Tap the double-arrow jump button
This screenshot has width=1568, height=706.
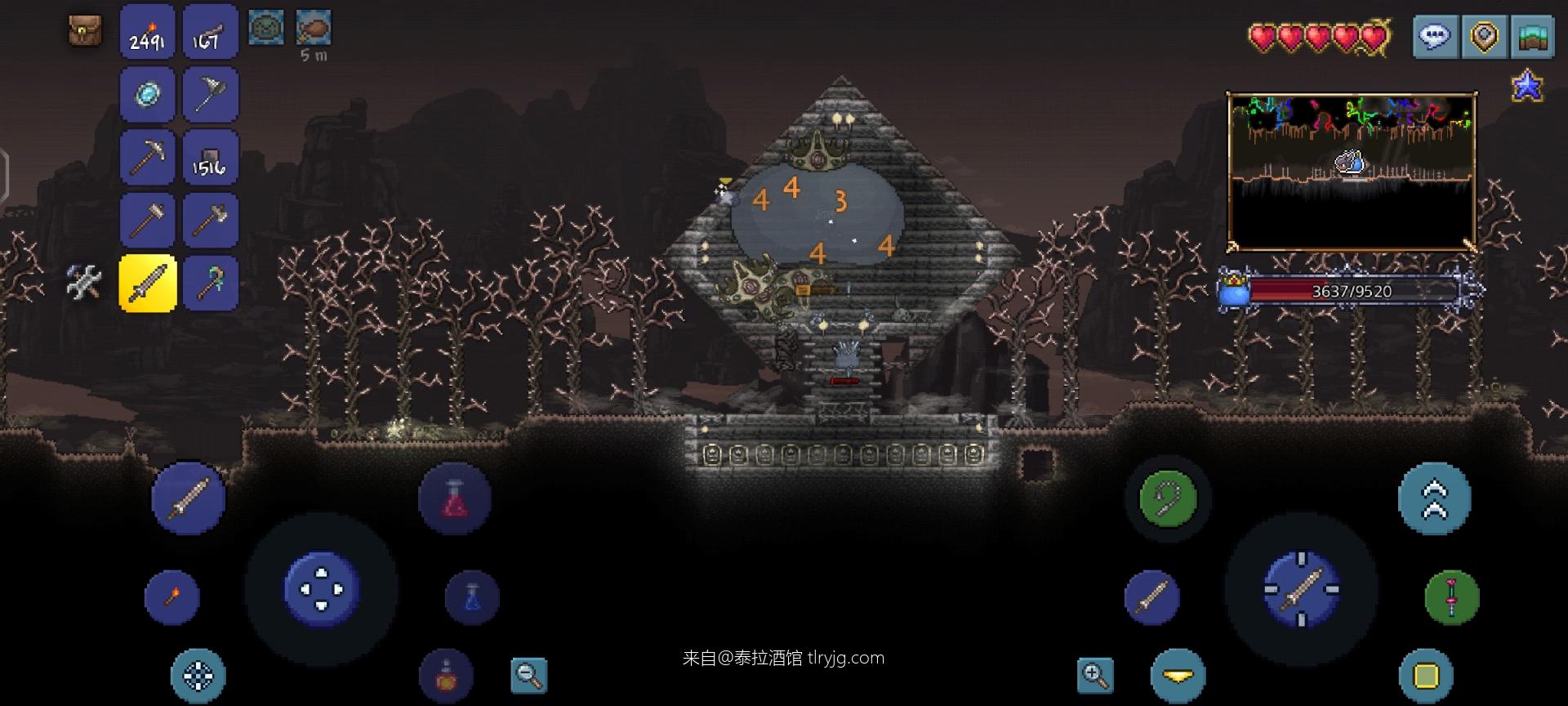point(1434,498)
